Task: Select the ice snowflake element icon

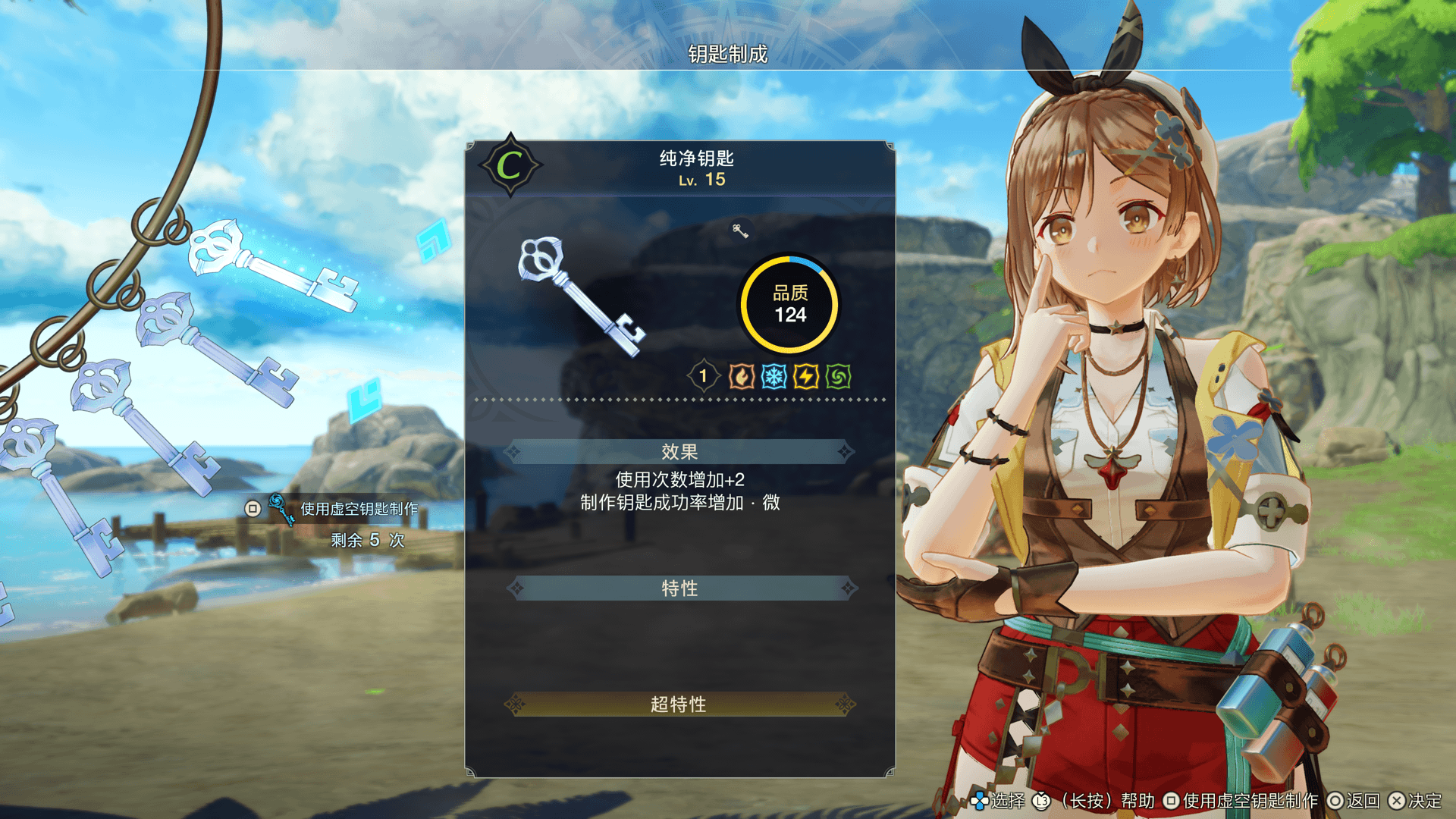Action: tap(773, 376)
